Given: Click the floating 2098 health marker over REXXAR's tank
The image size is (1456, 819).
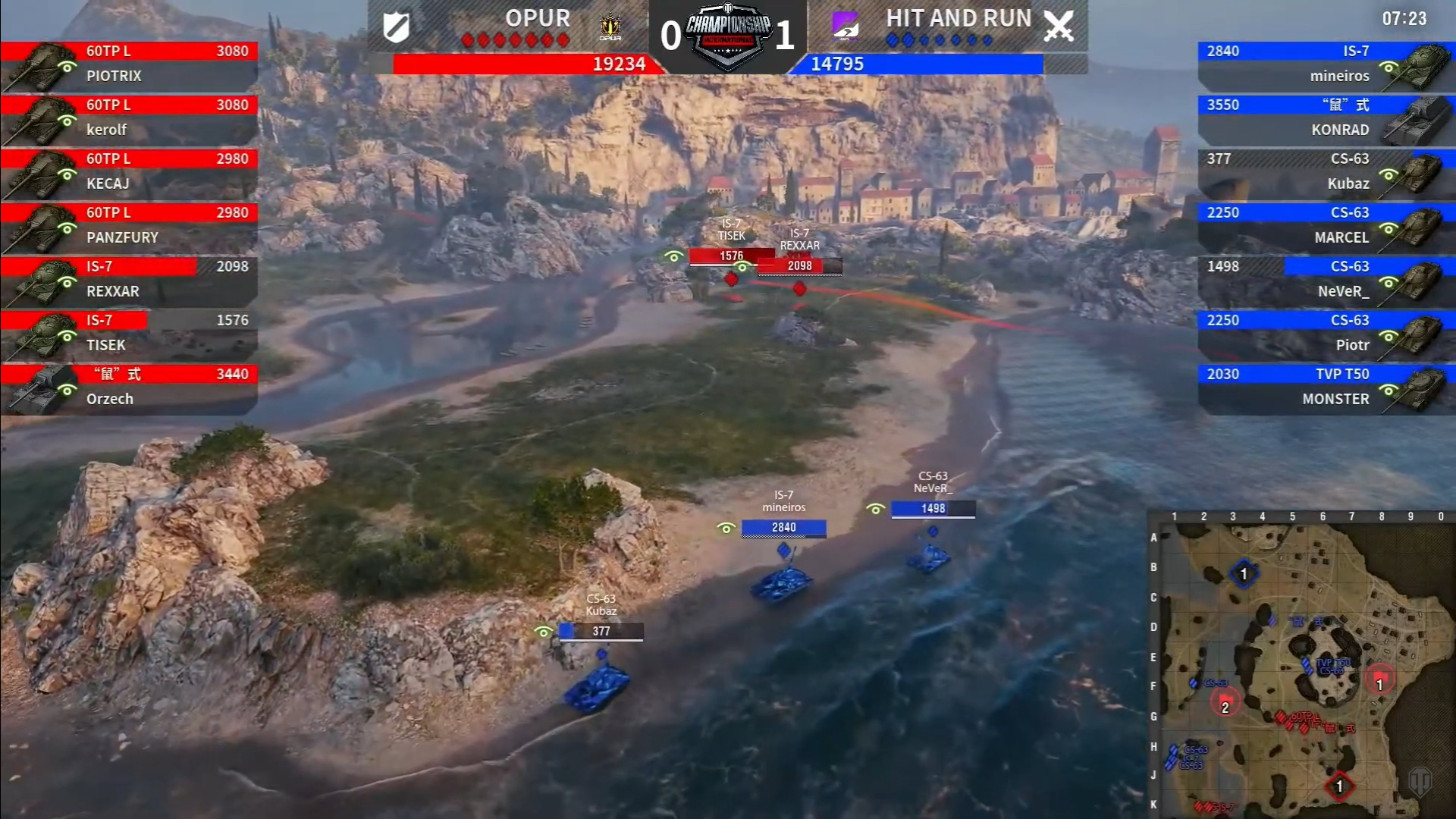Looking at the screenshot, I should coord(799,266).
